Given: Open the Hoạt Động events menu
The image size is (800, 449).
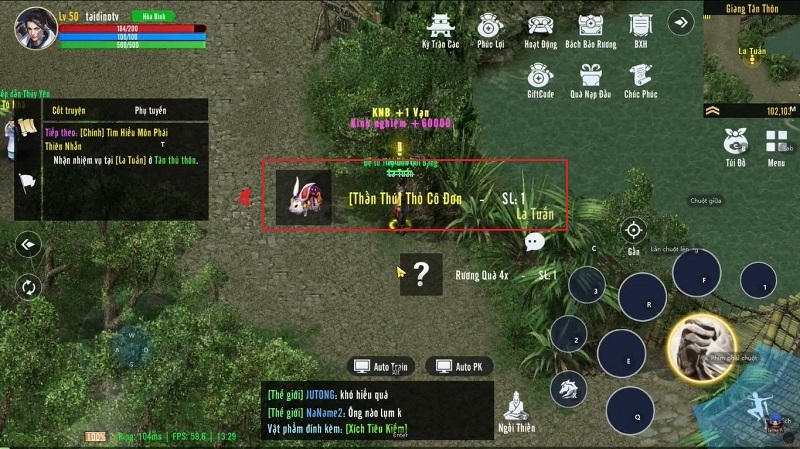Looking at the screenshot, I should click(541, 28).
